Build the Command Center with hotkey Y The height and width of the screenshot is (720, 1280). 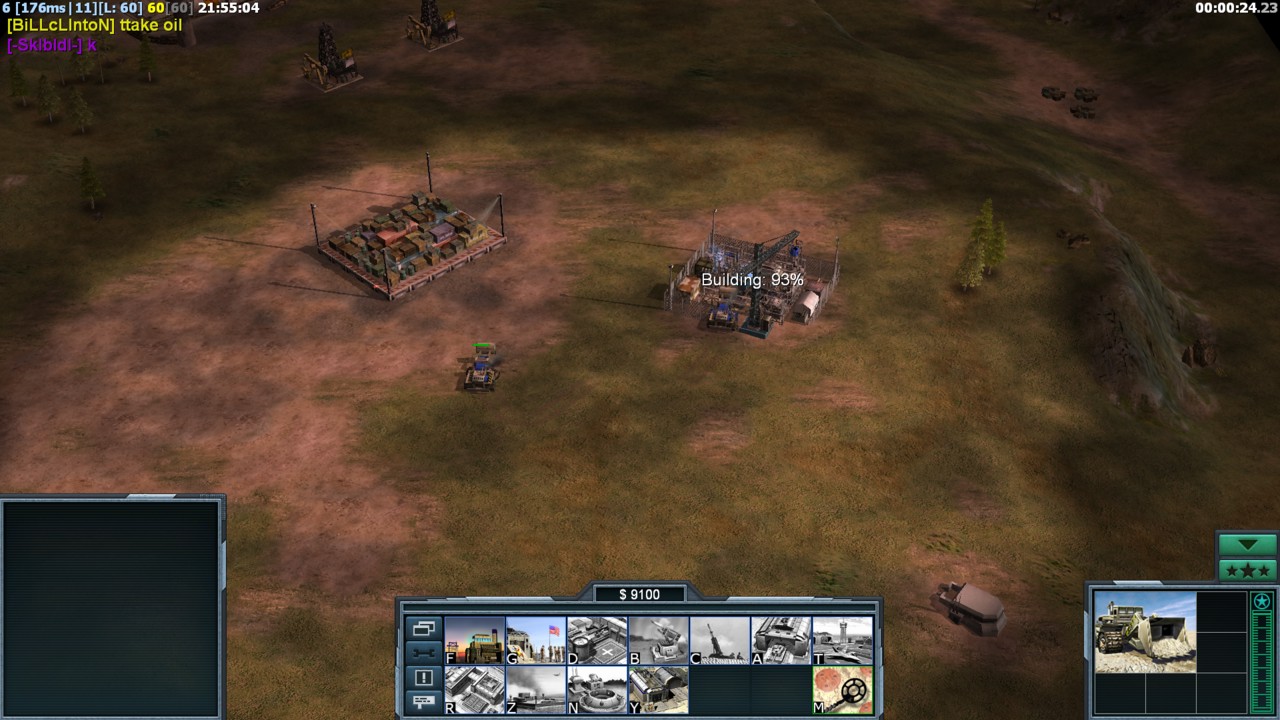point(658,690)
